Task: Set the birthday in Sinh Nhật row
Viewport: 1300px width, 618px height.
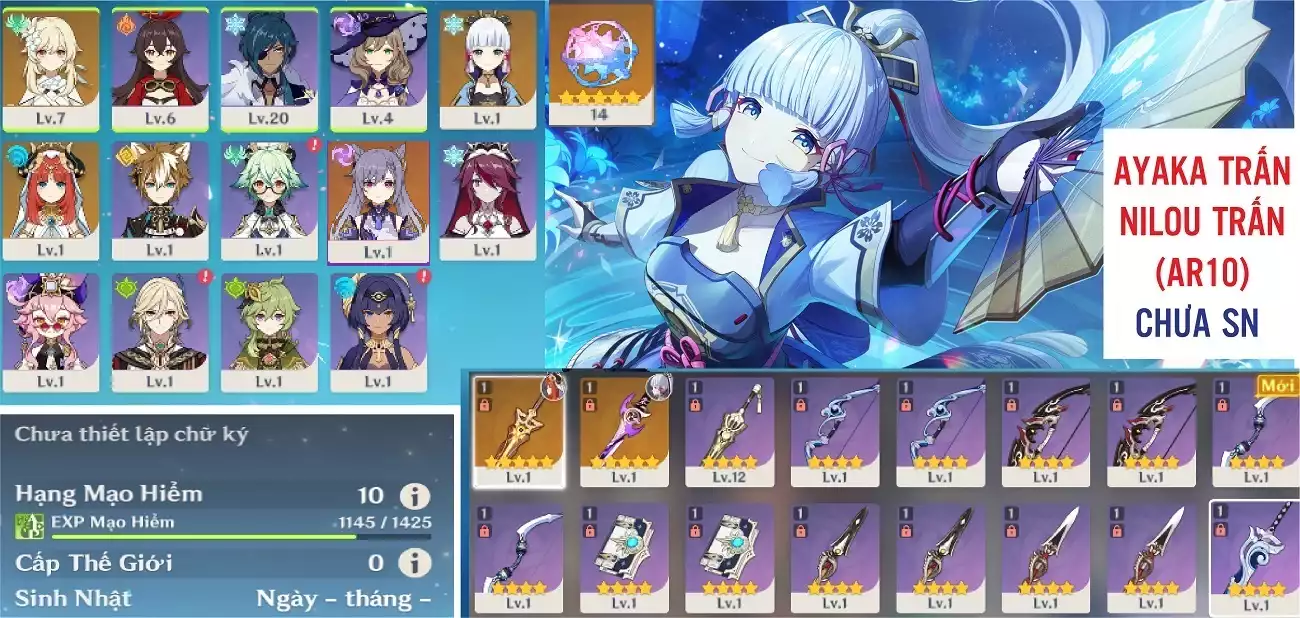Action: tap(343, 599)
